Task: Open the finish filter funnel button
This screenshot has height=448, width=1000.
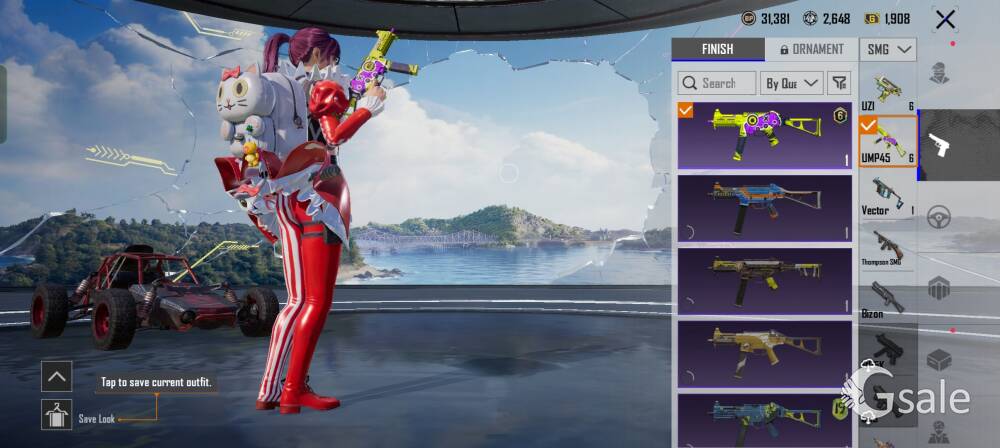Action: click(840, 83)
